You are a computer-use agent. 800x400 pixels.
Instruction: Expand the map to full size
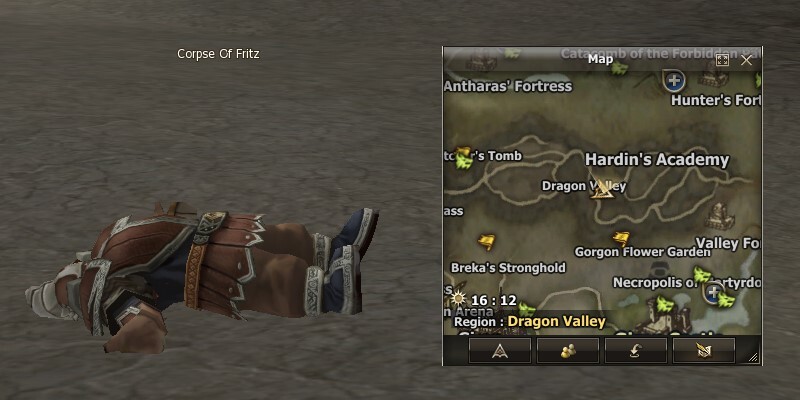[723, 60]
